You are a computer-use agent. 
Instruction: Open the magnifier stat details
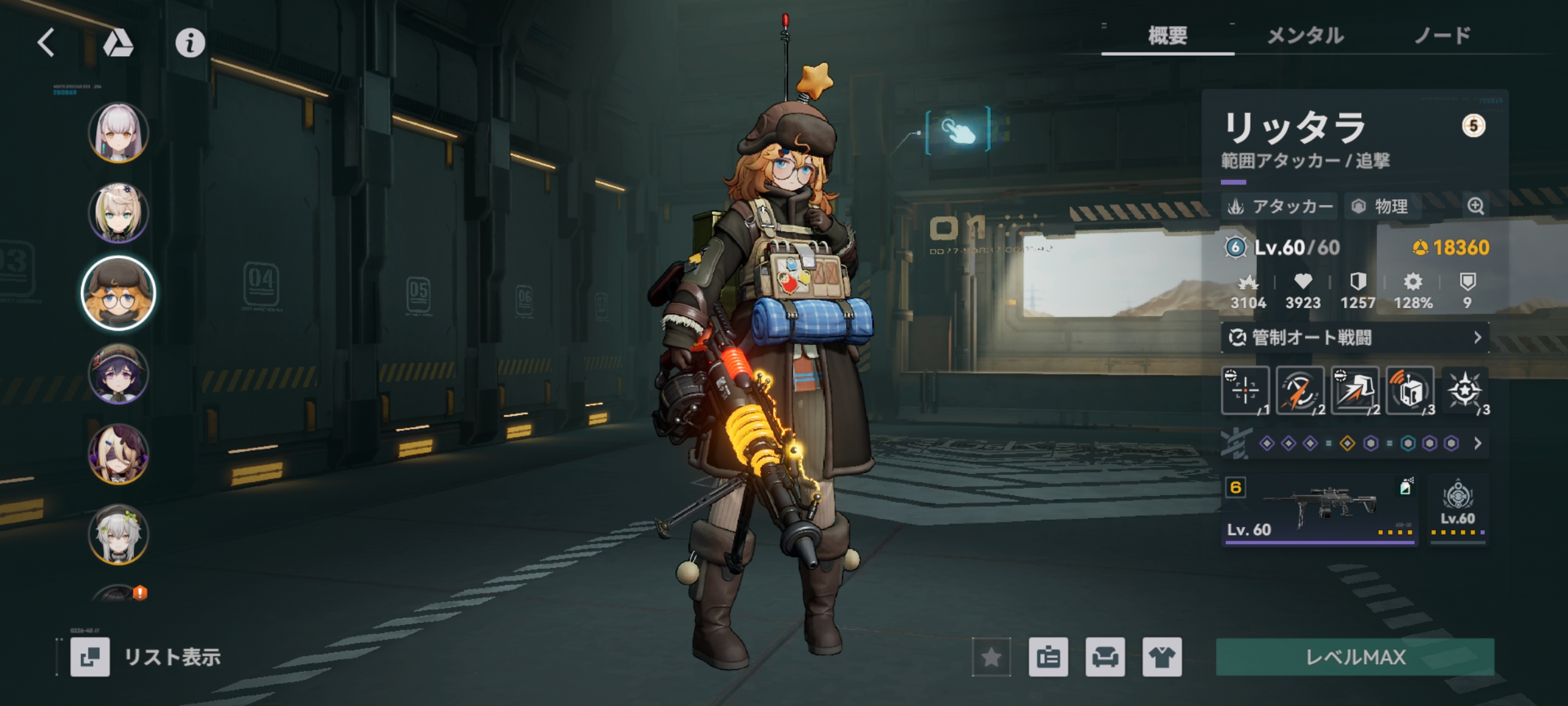pos(1475,206)
